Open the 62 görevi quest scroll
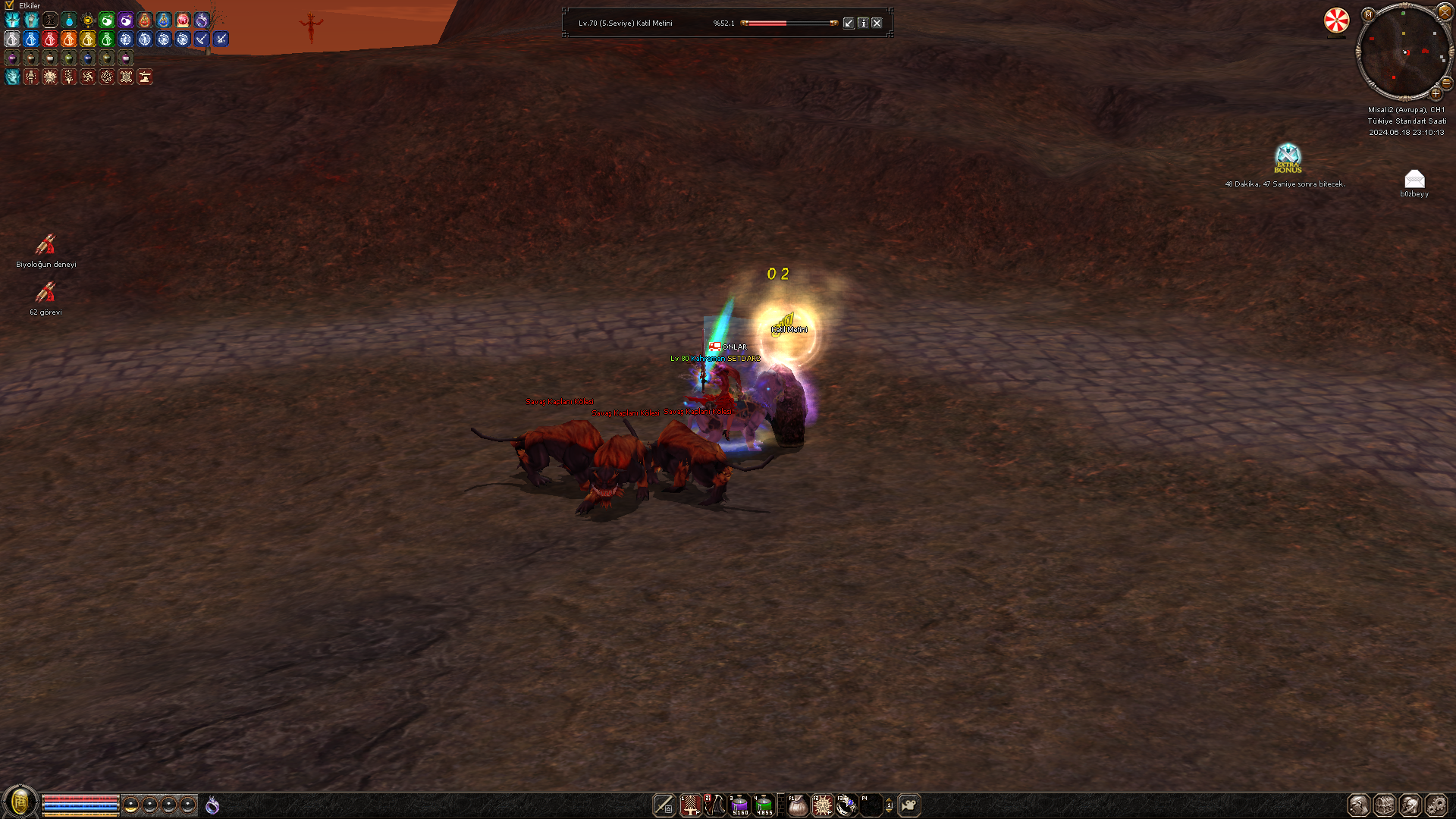 (45, 293)
